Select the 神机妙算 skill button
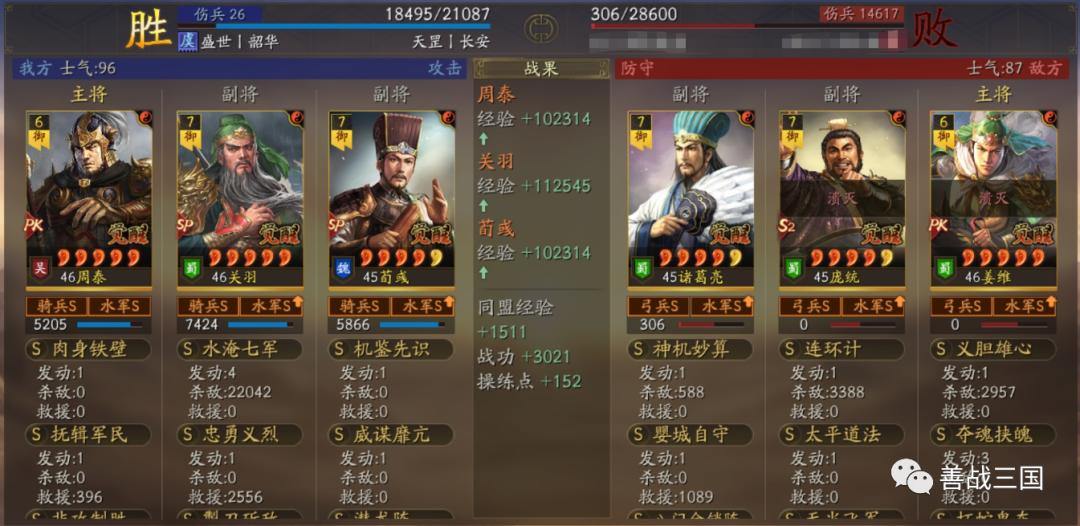 point(691,349)
